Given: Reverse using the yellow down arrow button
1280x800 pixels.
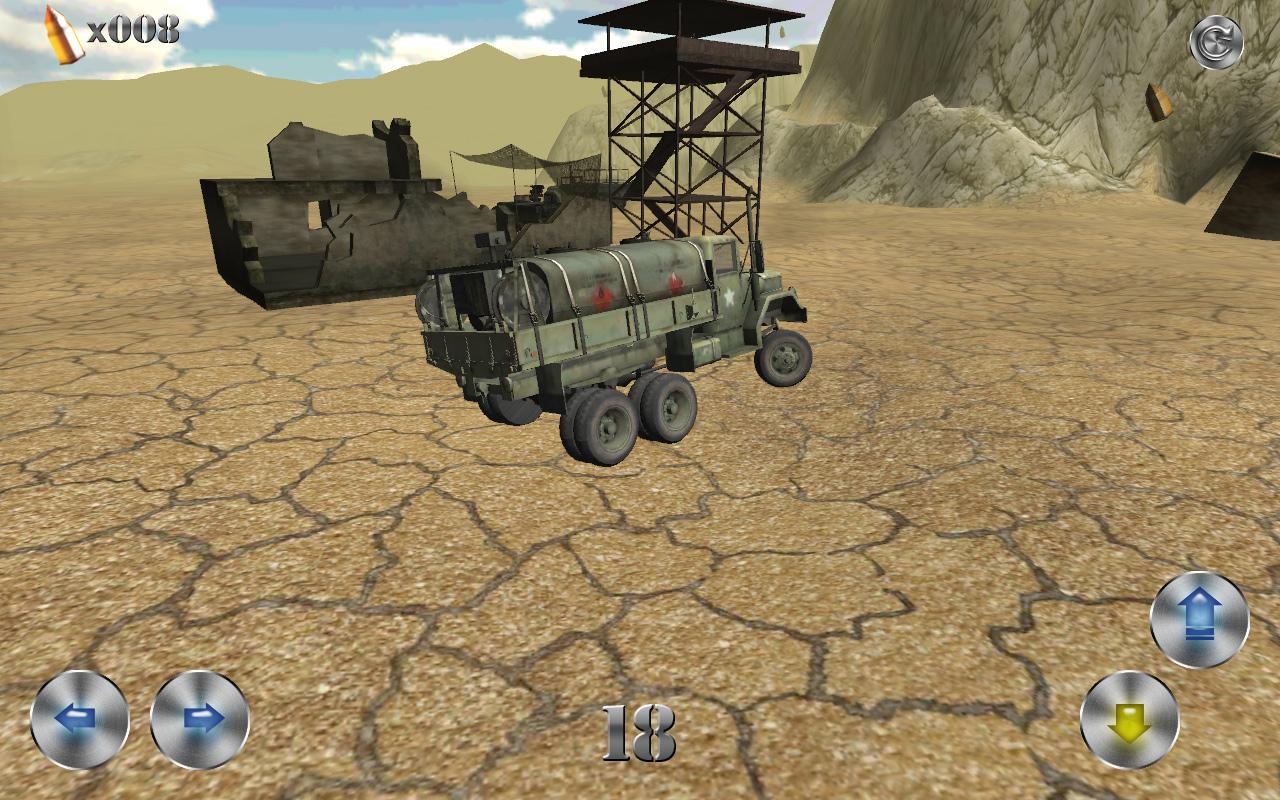Looking at the screenshot, I should coord(1130,720).
